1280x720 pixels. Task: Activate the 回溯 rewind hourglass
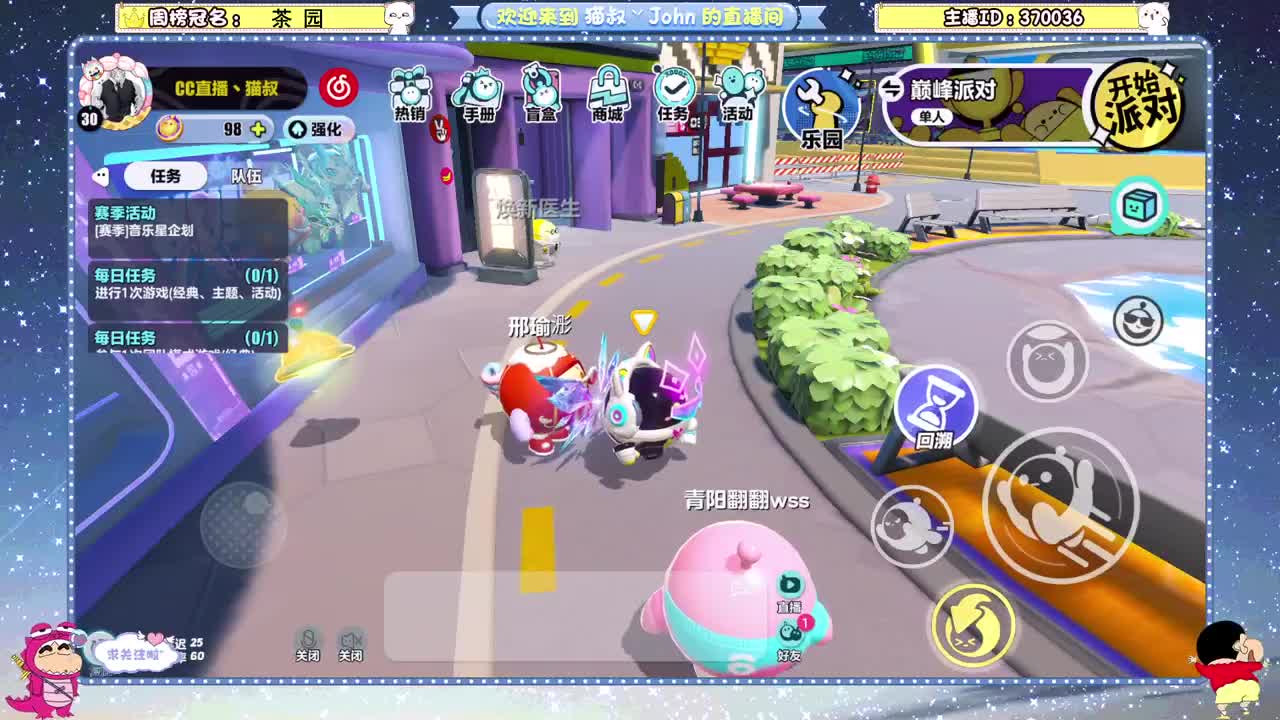point(937,405)
